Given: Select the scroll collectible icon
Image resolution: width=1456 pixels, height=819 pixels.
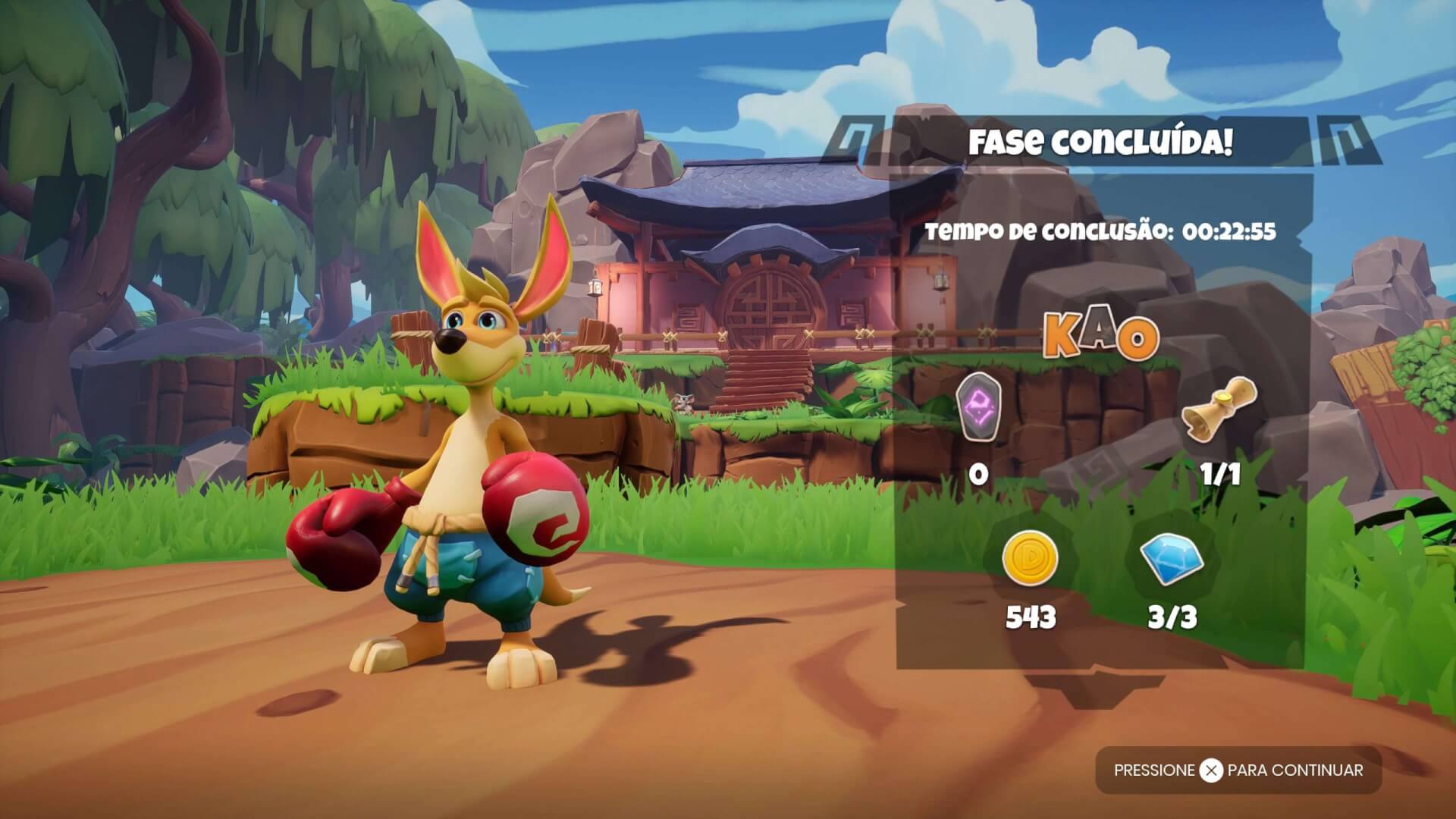Looking at the screenshot, I should pos(1219,409).
